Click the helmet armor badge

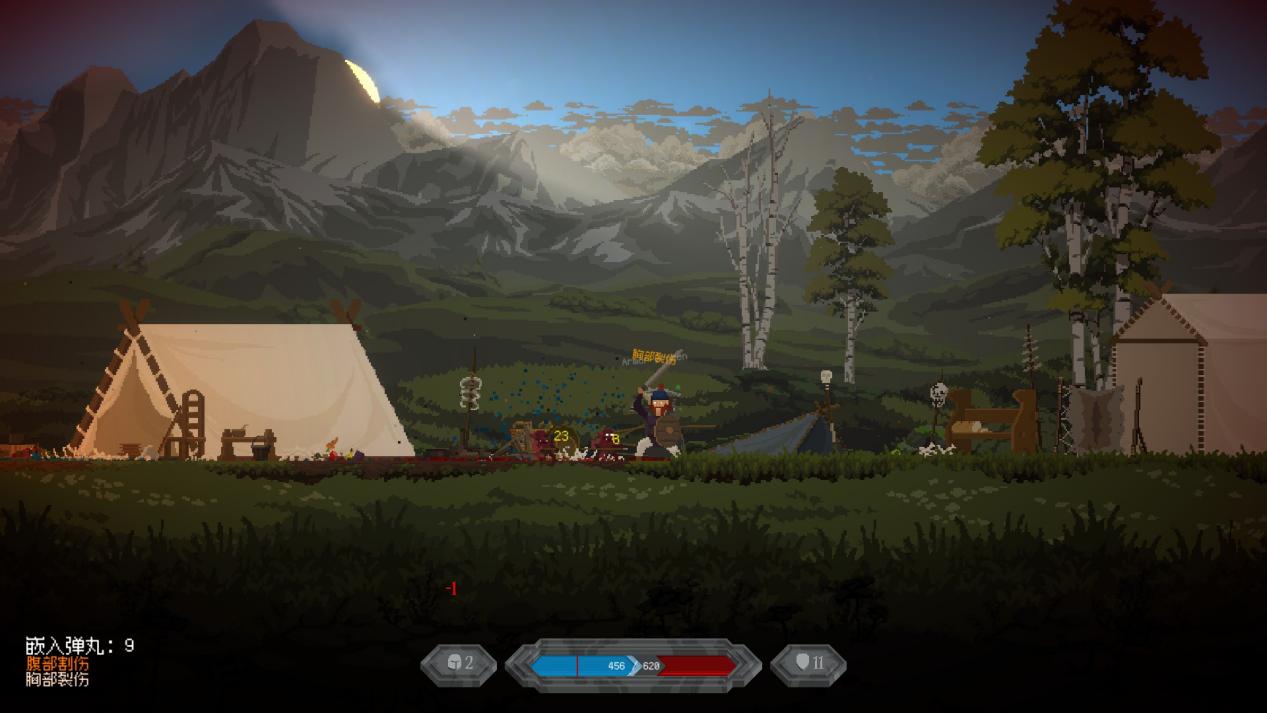458,664
